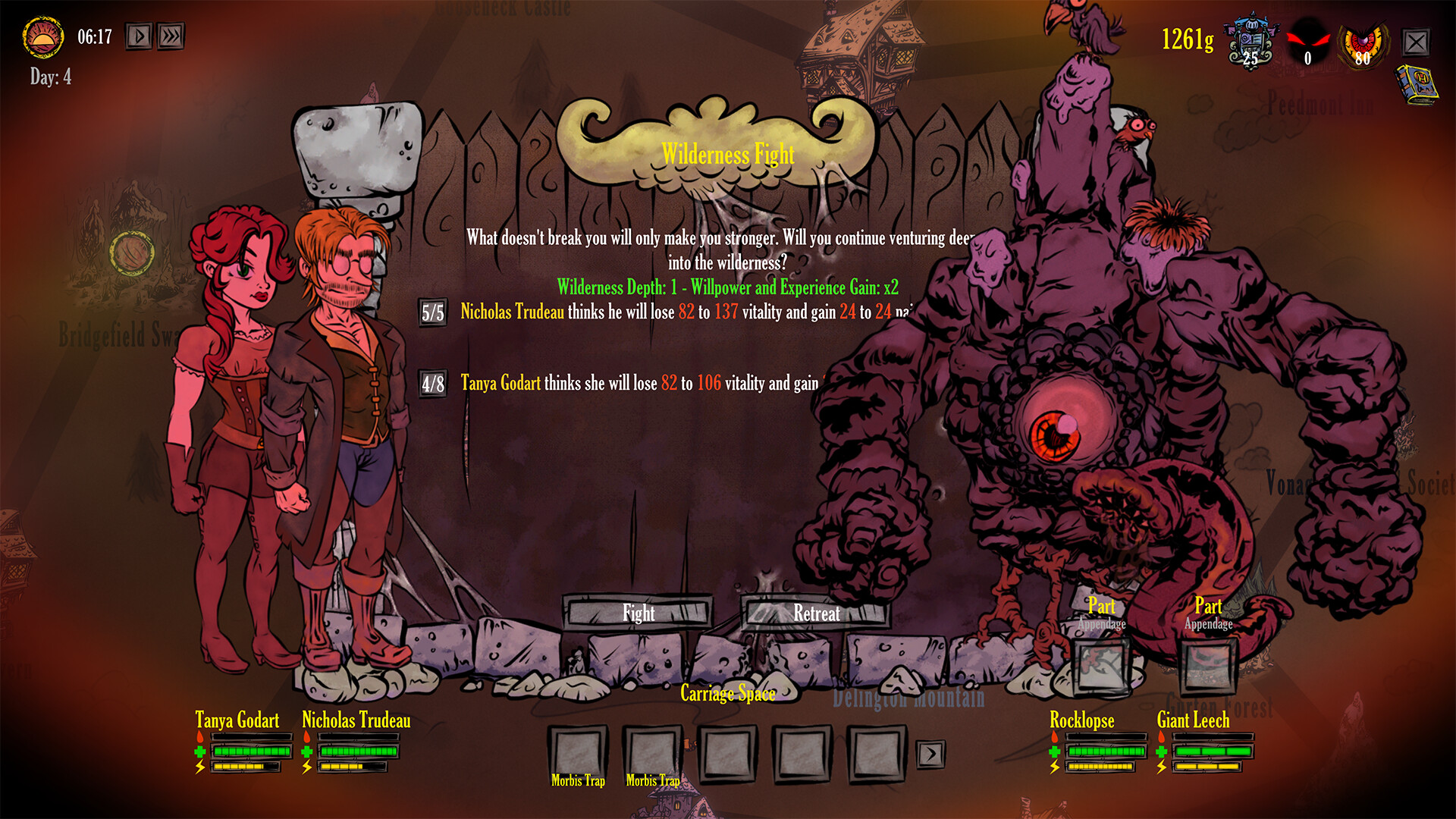Choose Retreat from the wilderness

tap(816, 613)
